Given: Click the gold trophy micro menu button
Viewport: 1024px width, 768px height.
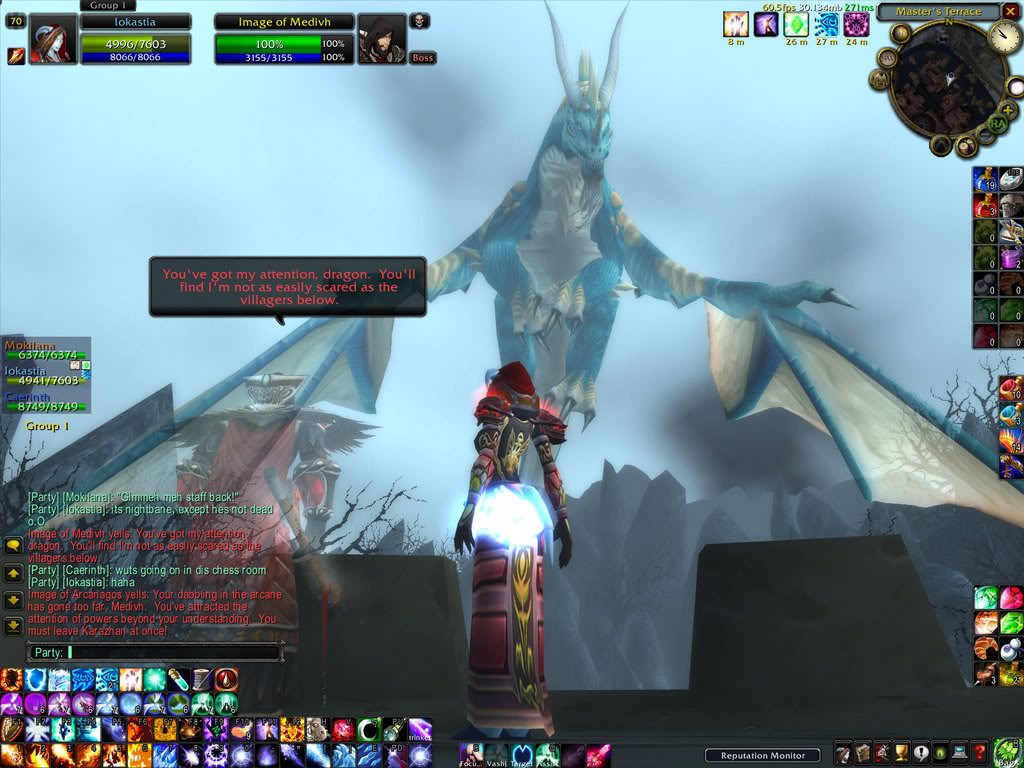Looking at the screenshot, I should click(899, 753).
